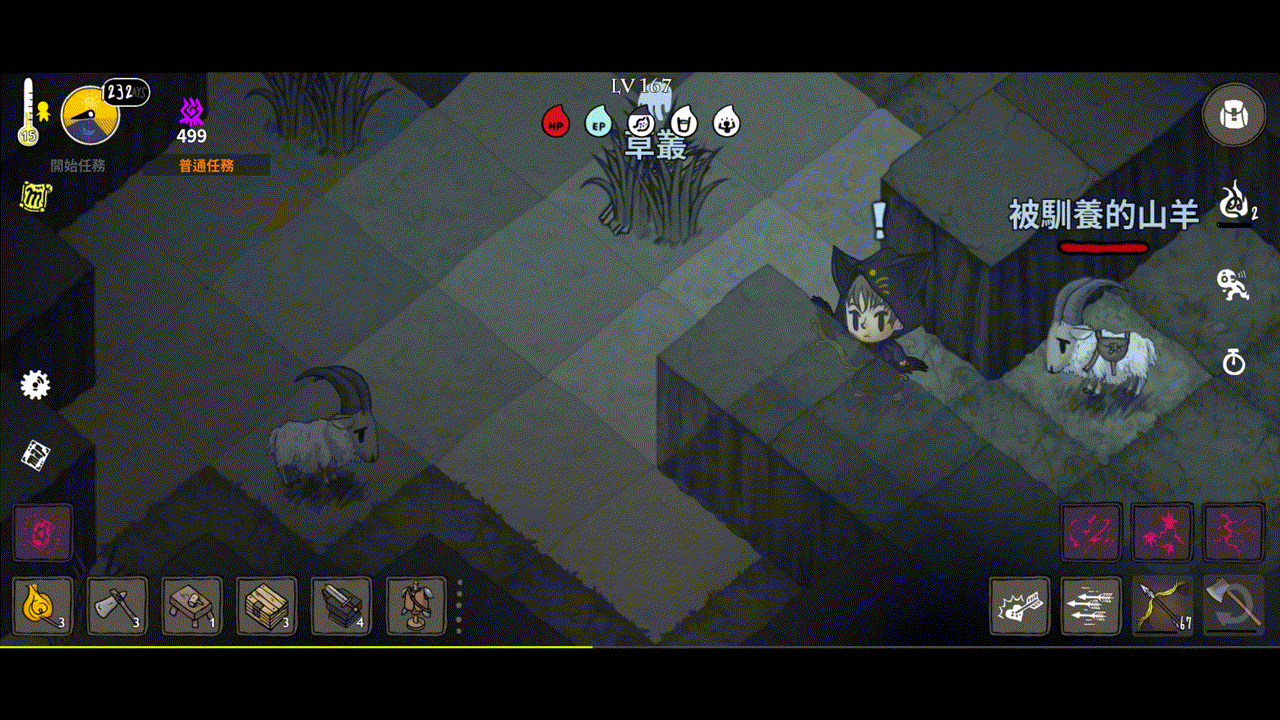Image resolution: width=1280 pixels, height=720 pixels.
Task: Activate the heart-piercing arrow skill
Action: (x=1020, y=606)
